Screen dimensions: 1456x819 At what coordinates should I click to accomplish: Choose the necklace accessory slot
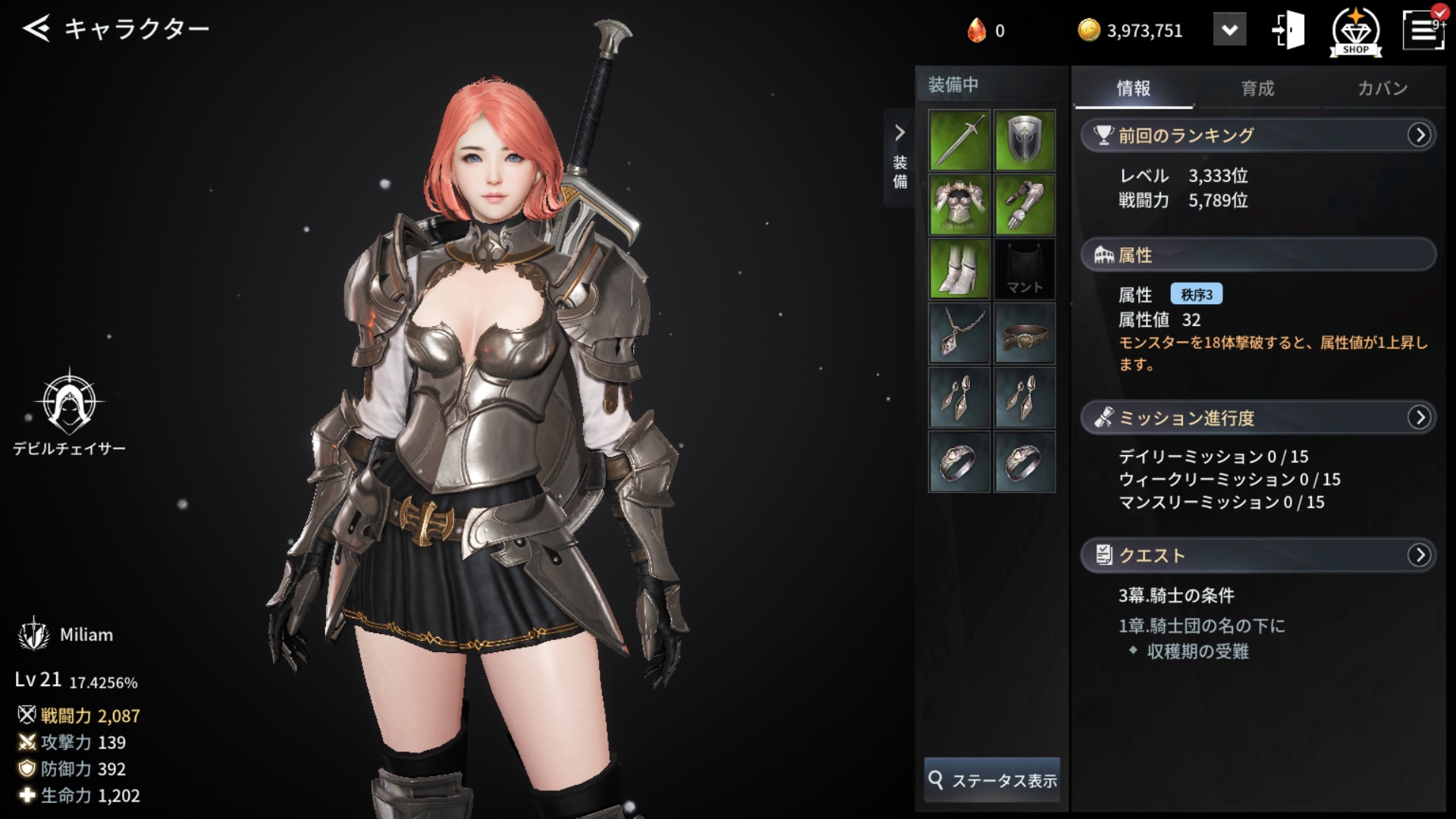pos(959,334)
